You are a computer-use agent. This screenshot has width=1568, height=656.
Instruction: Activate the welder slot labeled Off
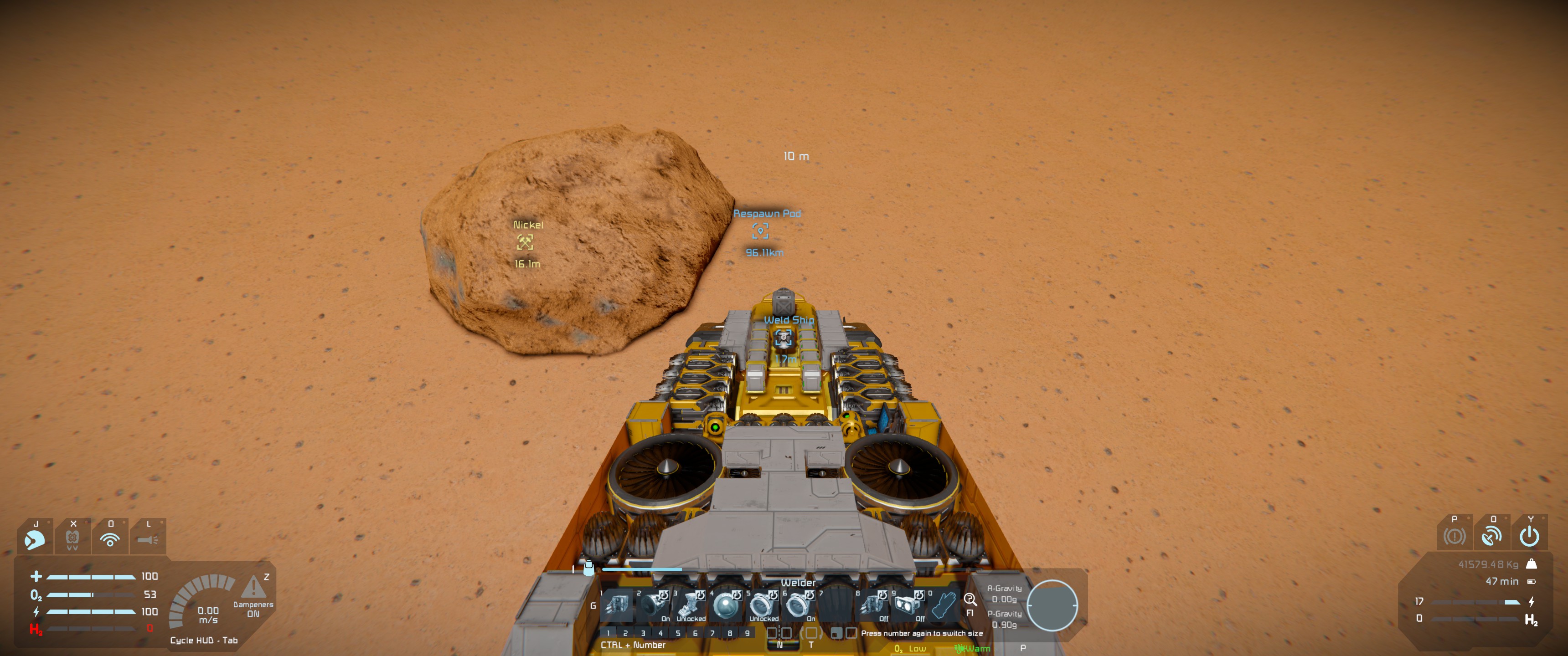coord(873,605)
